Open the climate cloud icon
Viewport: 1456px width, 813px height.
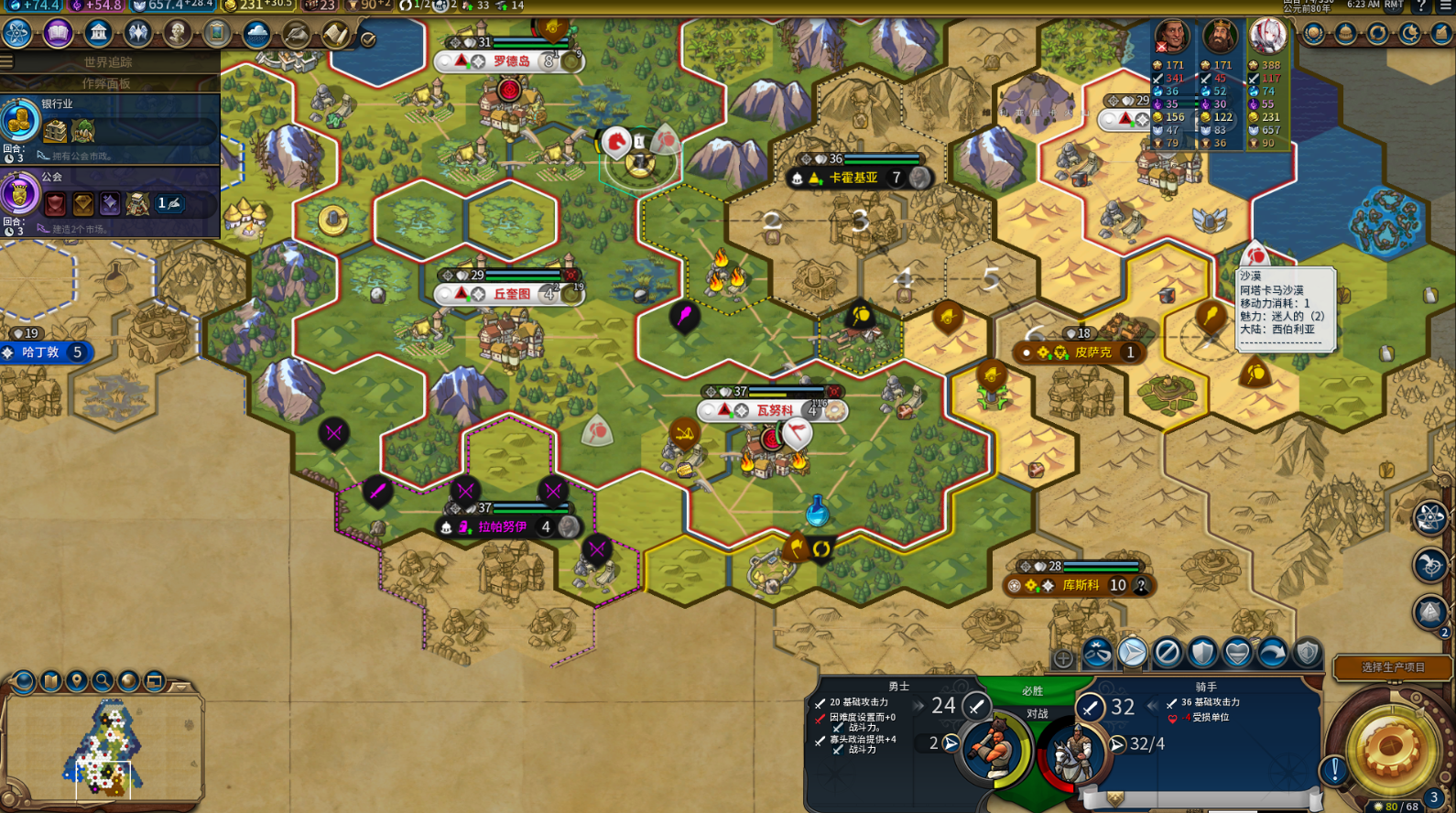pos(256,34)
